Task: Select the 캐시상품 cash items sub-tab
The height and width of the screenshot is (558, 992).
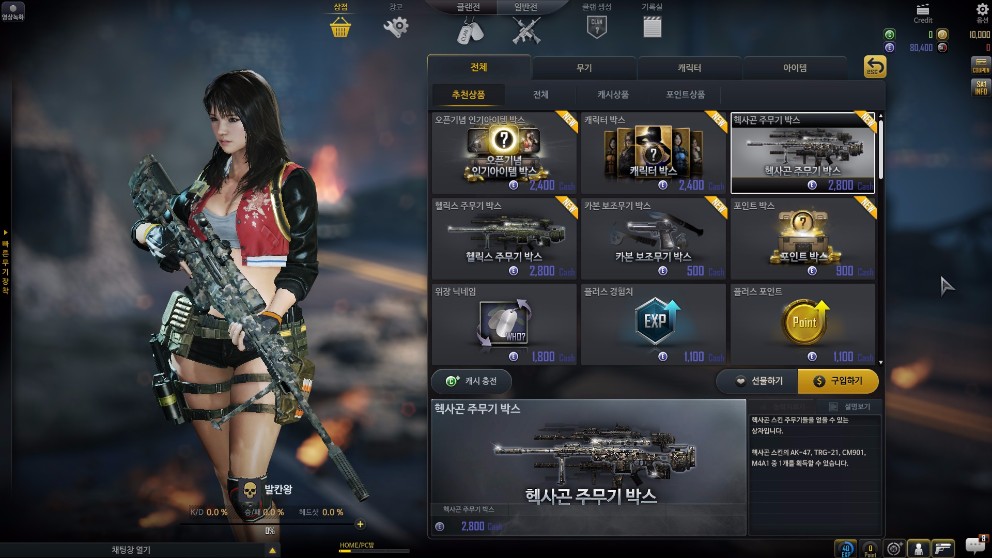Action: pos(613,95)
